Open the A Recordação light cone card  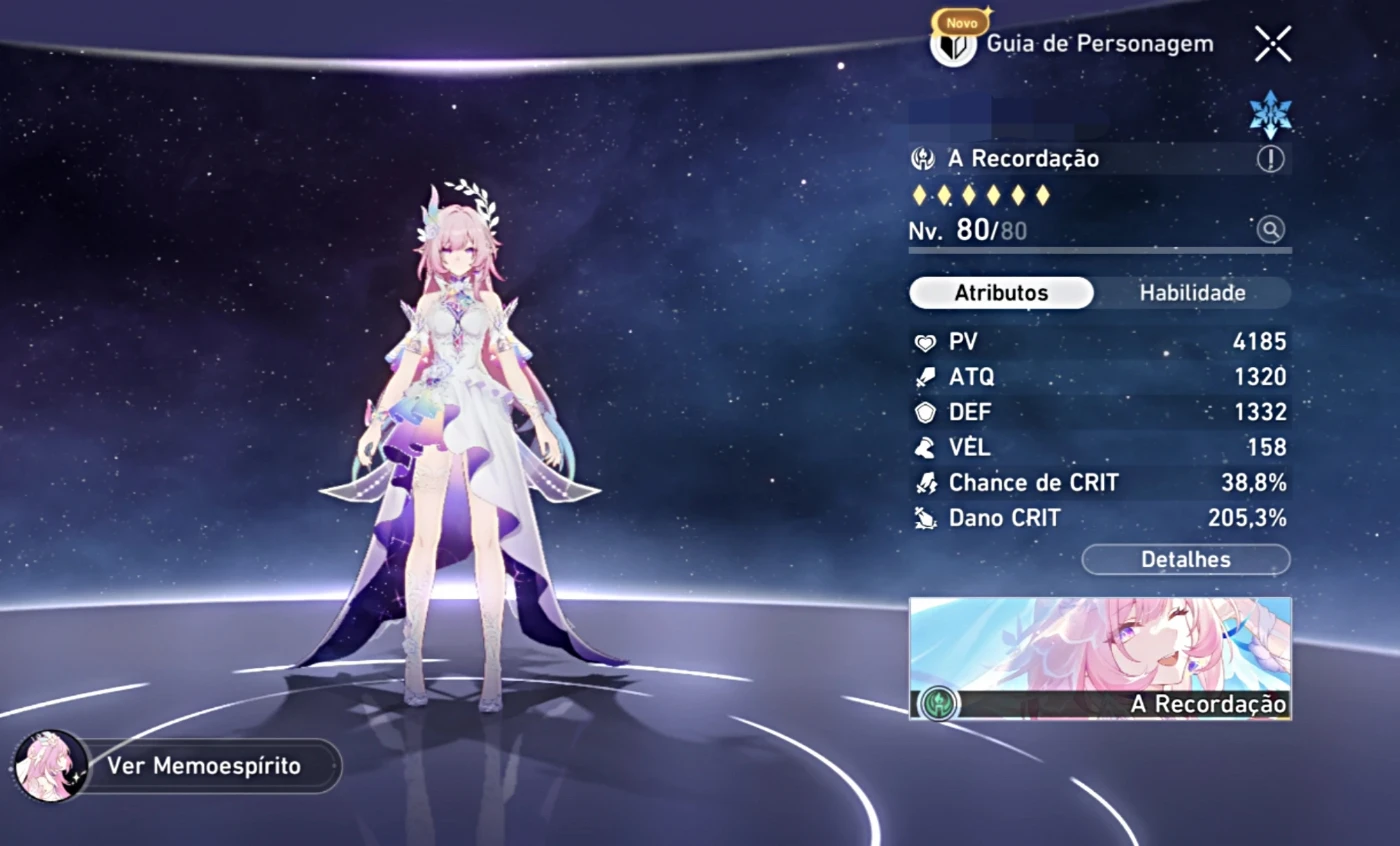pos(1100,659)
